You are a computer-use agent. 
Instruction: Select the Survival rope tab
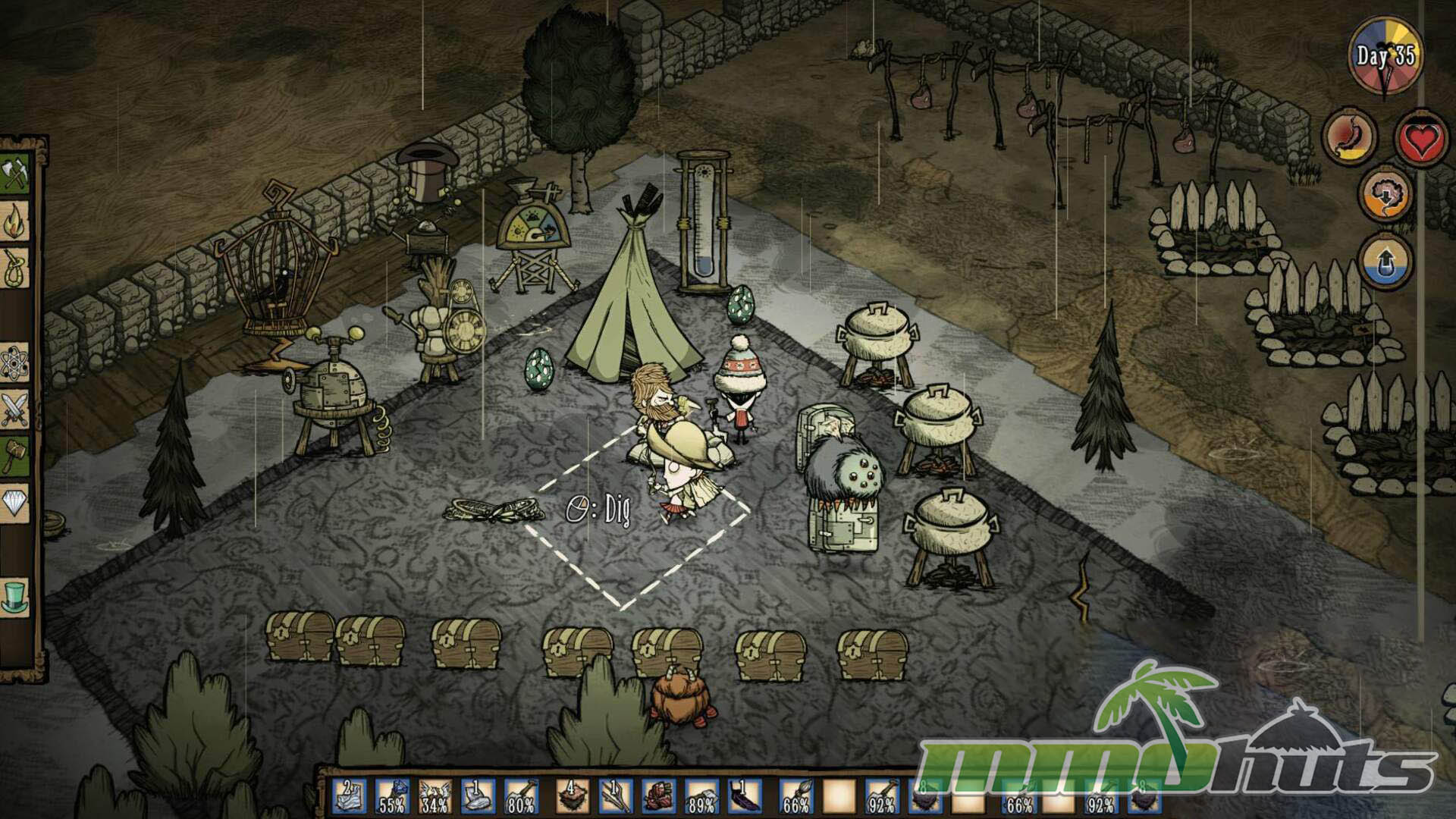pos(14,268)
